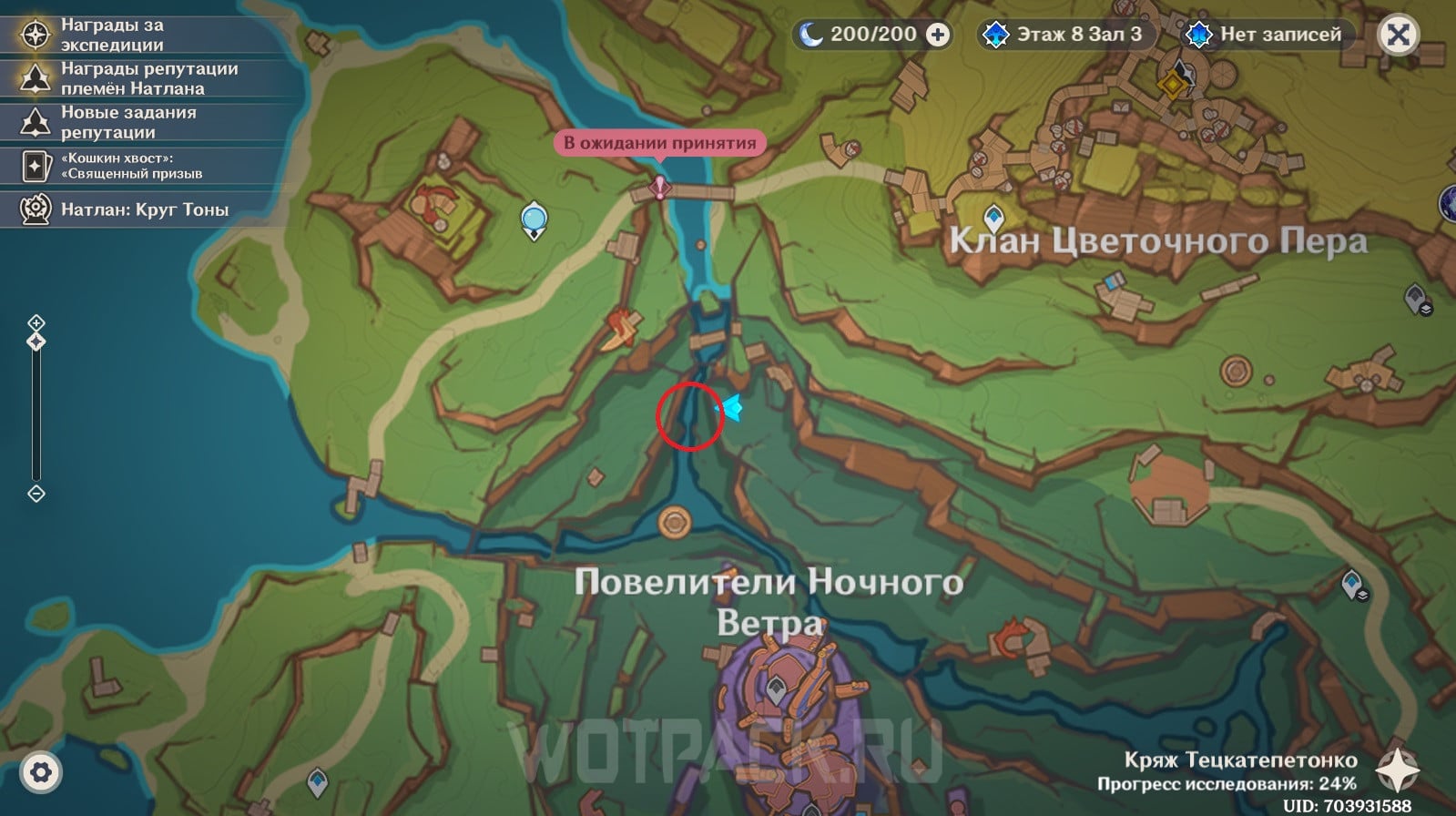Open the Этаж 8 Зал 3 abyss info
The image size is (1456, 816).
coord(1065,35)
